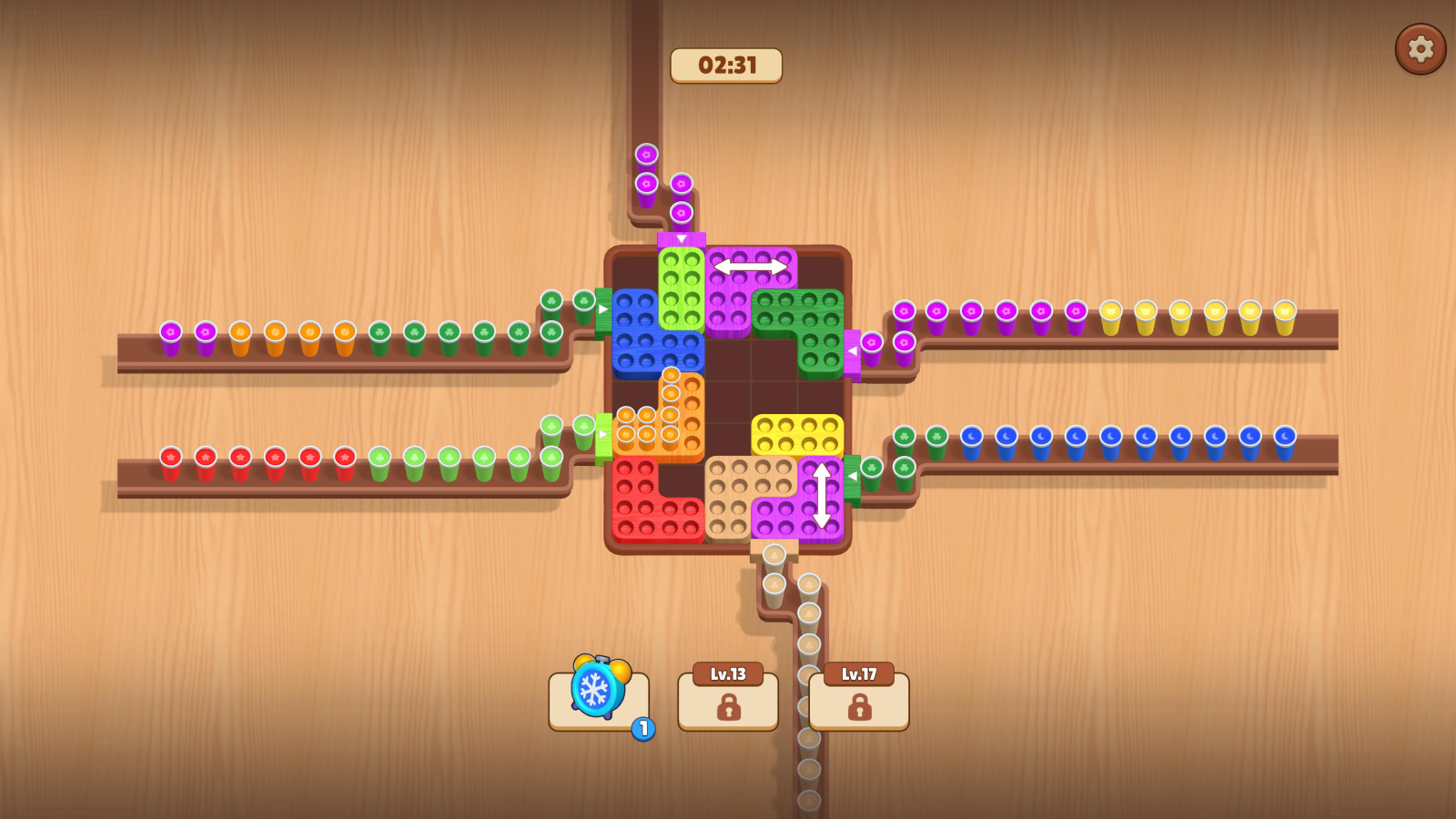Tap the magenta slot gate on the right edge
Screen dimensions: 1456x819
[x=853, y=350]
